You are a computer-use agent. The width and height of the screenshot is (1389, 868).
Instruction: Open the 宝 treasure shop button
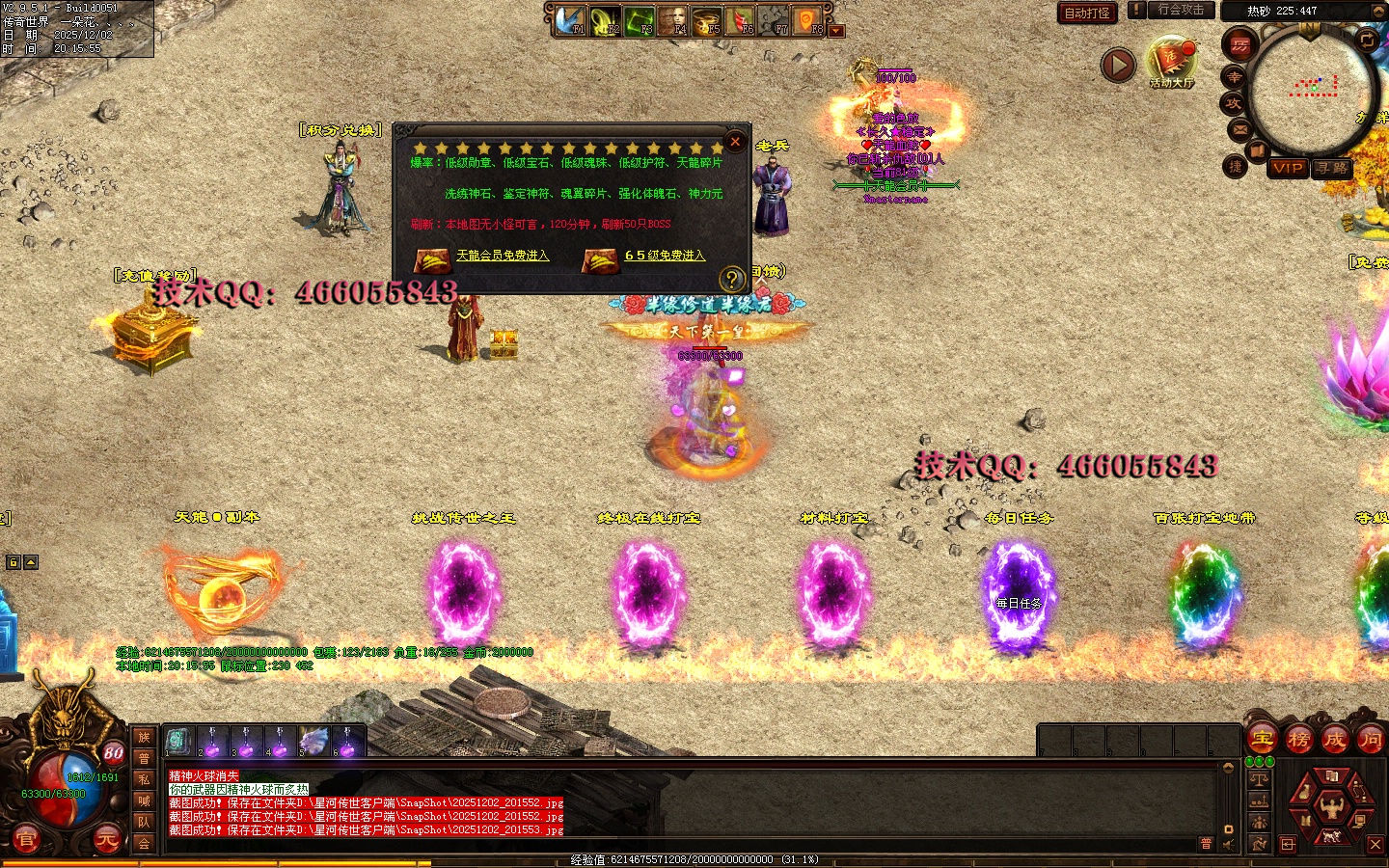(1263, 740)
